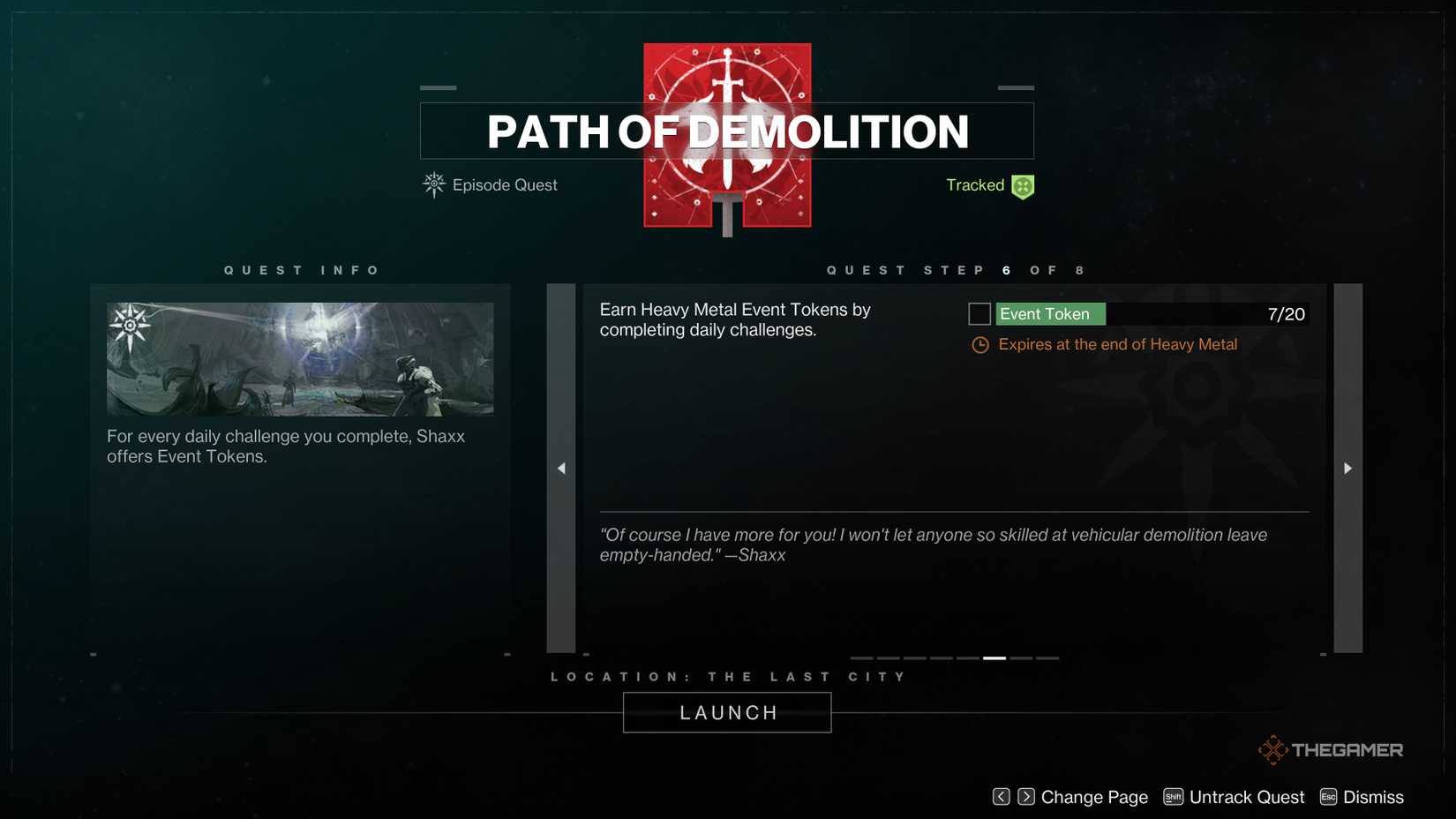Click the quest info thumbnail image
Viewport: 1456px width, 819px height.
point(300,358)
